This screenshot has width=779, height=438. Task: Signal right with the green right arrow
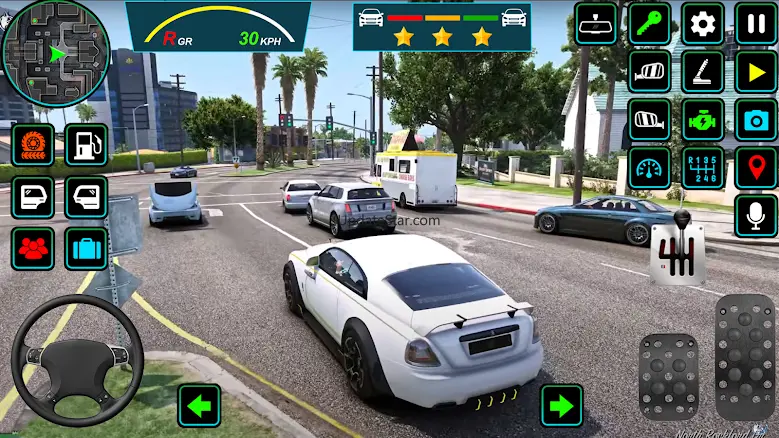click(562, 405)
